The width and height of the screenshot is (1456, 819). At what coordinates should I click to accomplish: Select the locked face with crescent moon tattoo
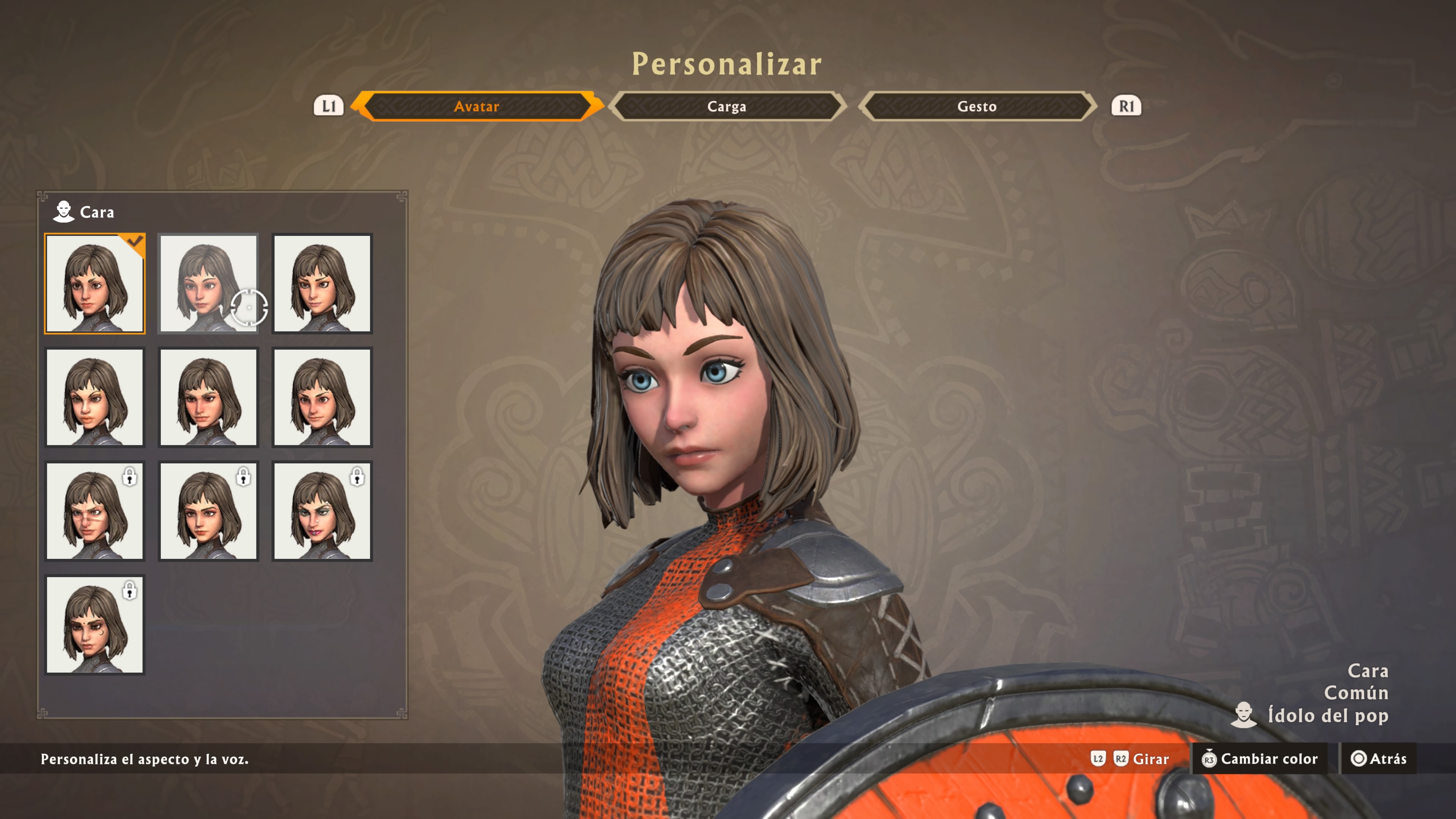(95, 624)
